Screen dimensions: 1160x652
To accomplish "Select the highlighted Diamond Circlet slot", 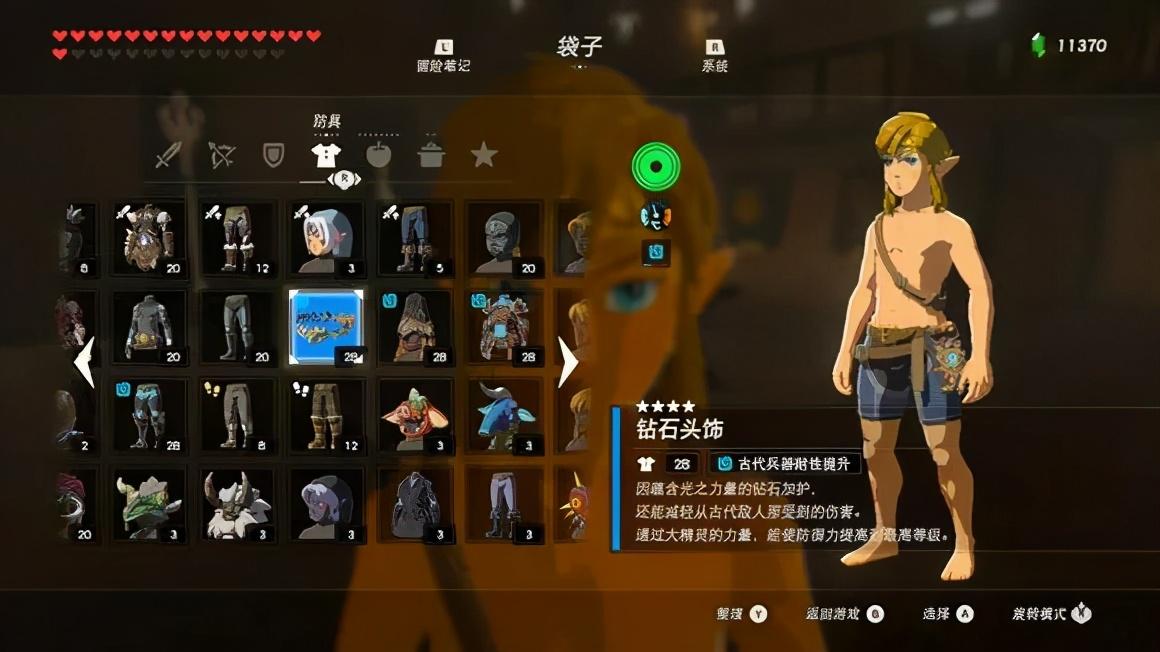I will pos(326,327).
